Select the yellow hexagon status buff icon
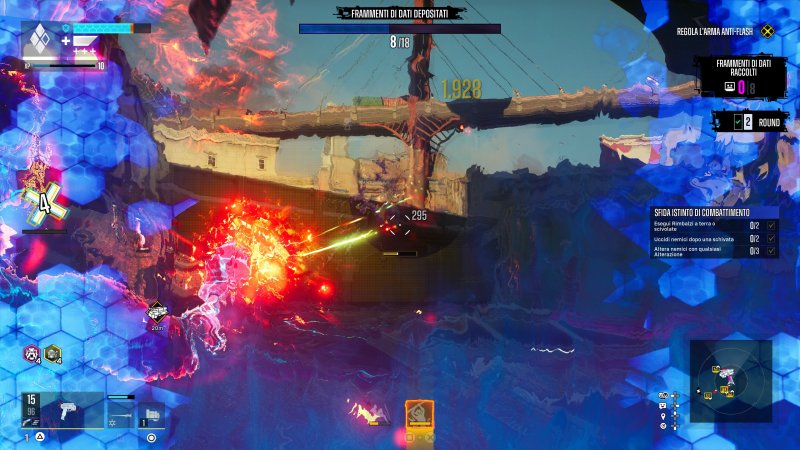 (x=53, y=353)
